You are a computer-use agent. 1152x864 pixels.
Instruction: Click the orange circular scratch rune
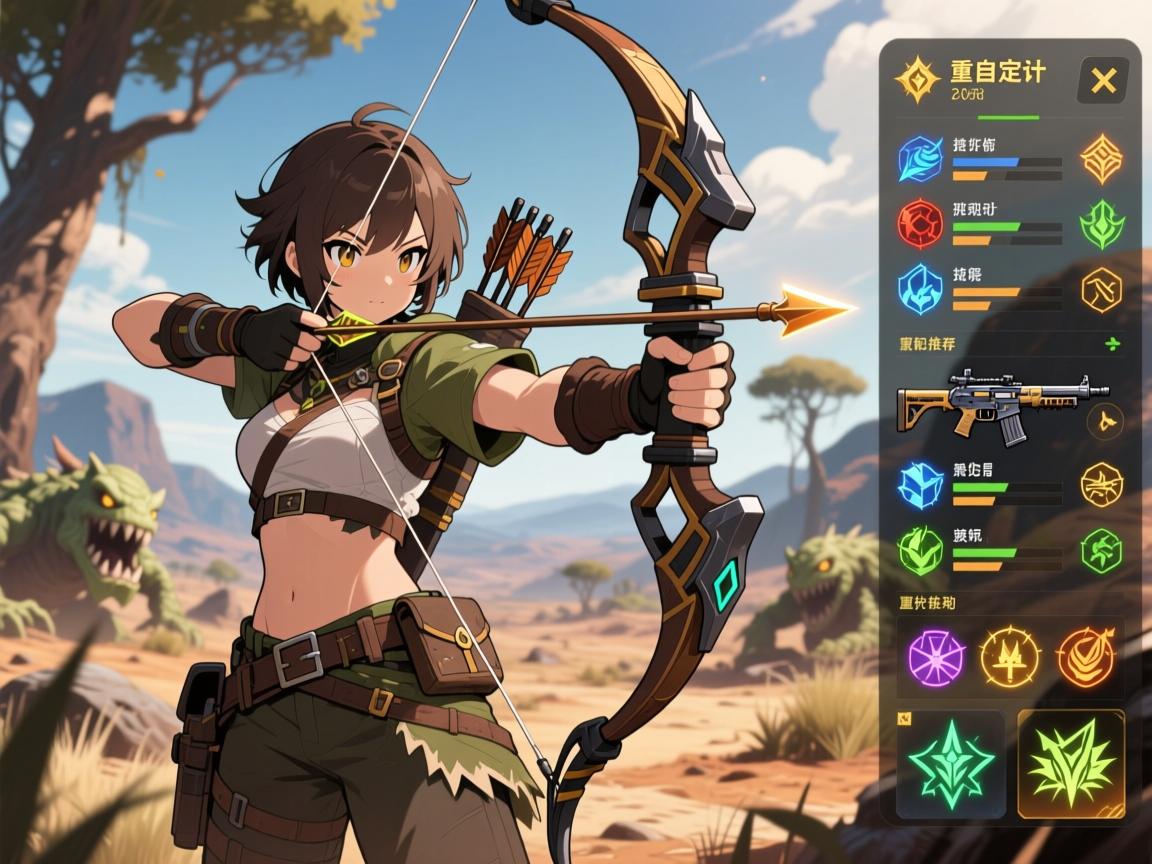pyautogui.click(x=1101, y=485)
